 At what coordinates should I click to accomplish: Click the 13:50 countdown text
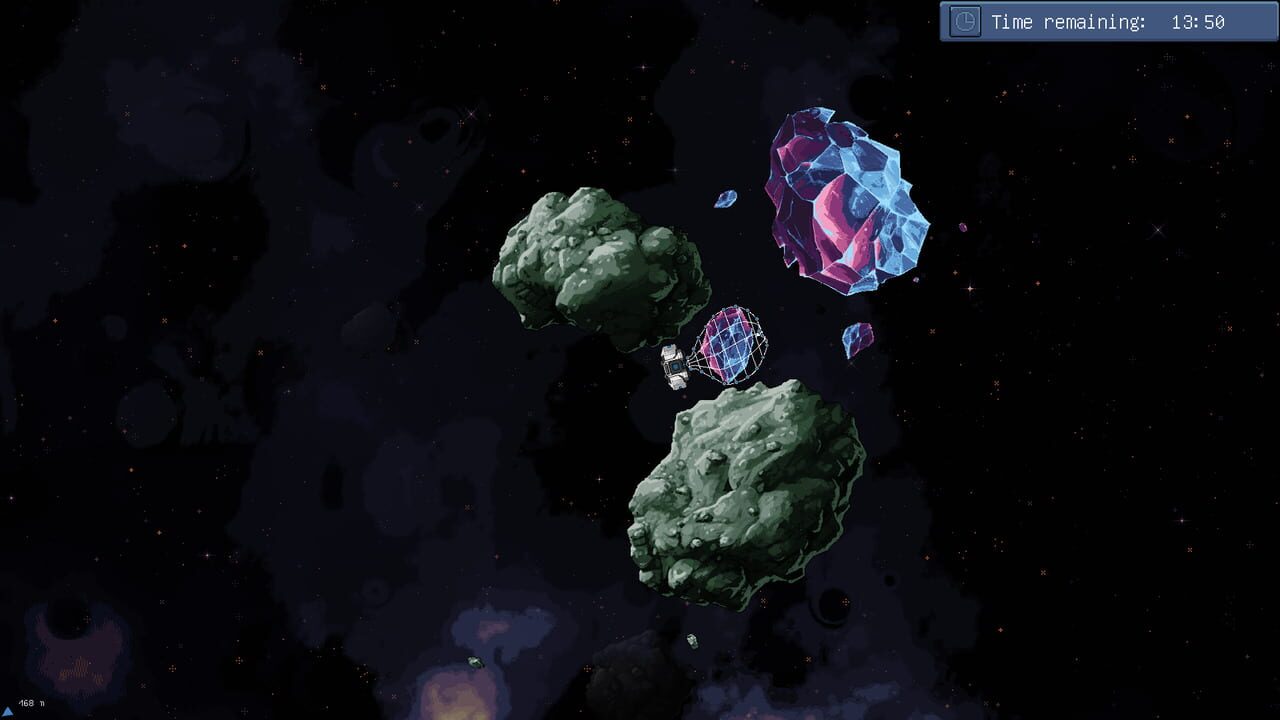(x=1198, y=21)
